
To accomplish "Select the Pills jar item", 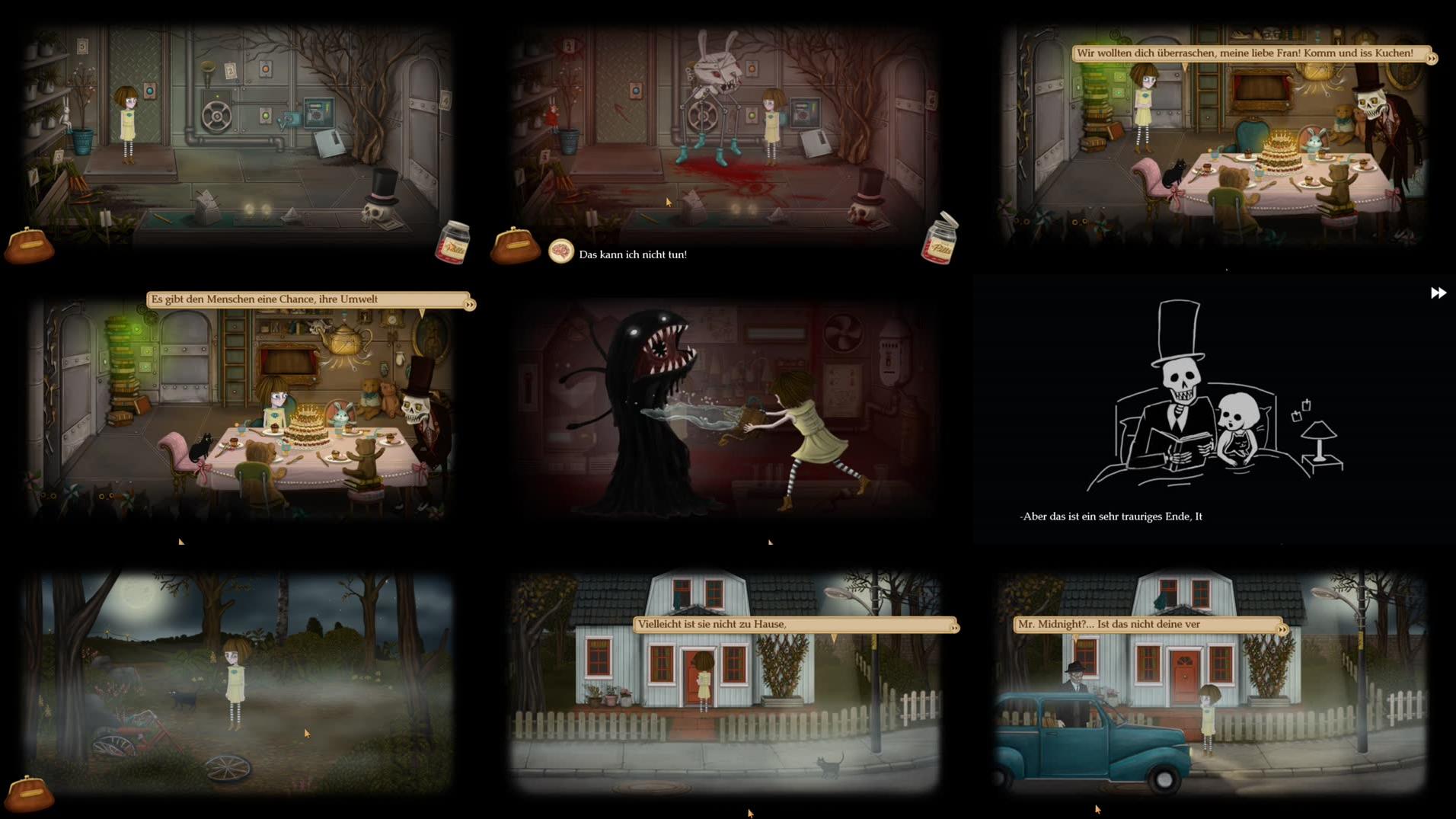I will click(x=452, y=242).
